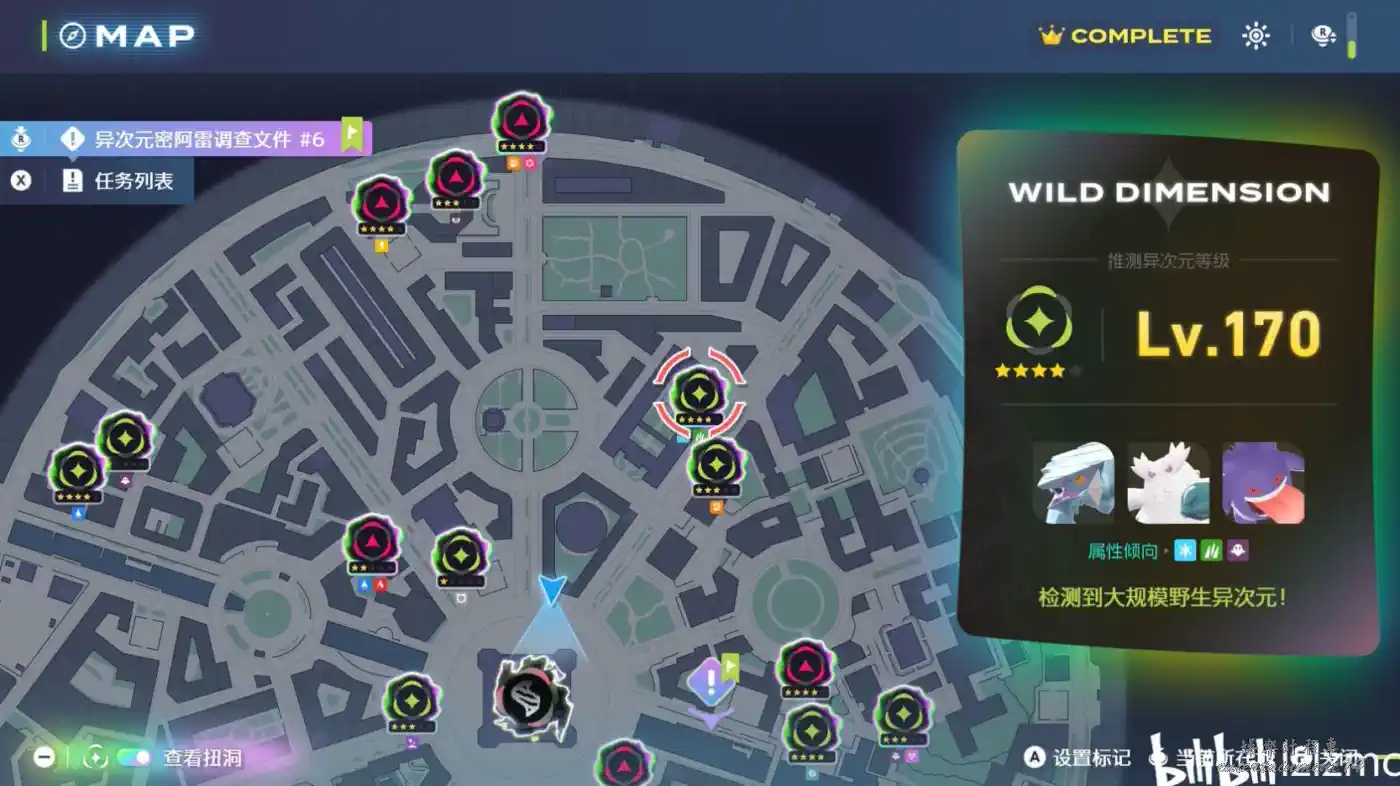Click the black tower landmark icon on the map

pyautogui.click(x=527, y=697)
